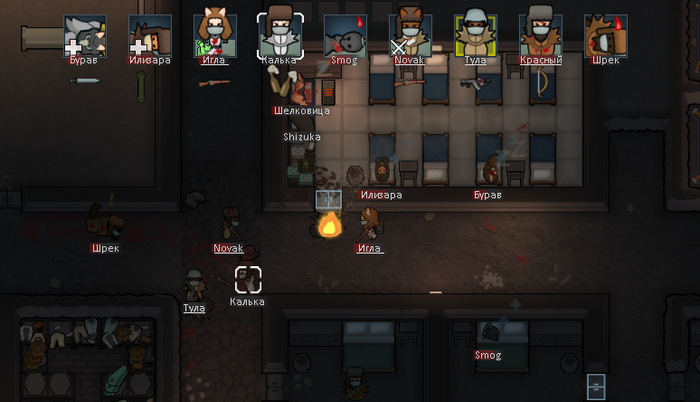This screenshot has height=402, width=700.
Task: Select the Тула colonist portrait
Action: tap(475, 35)
